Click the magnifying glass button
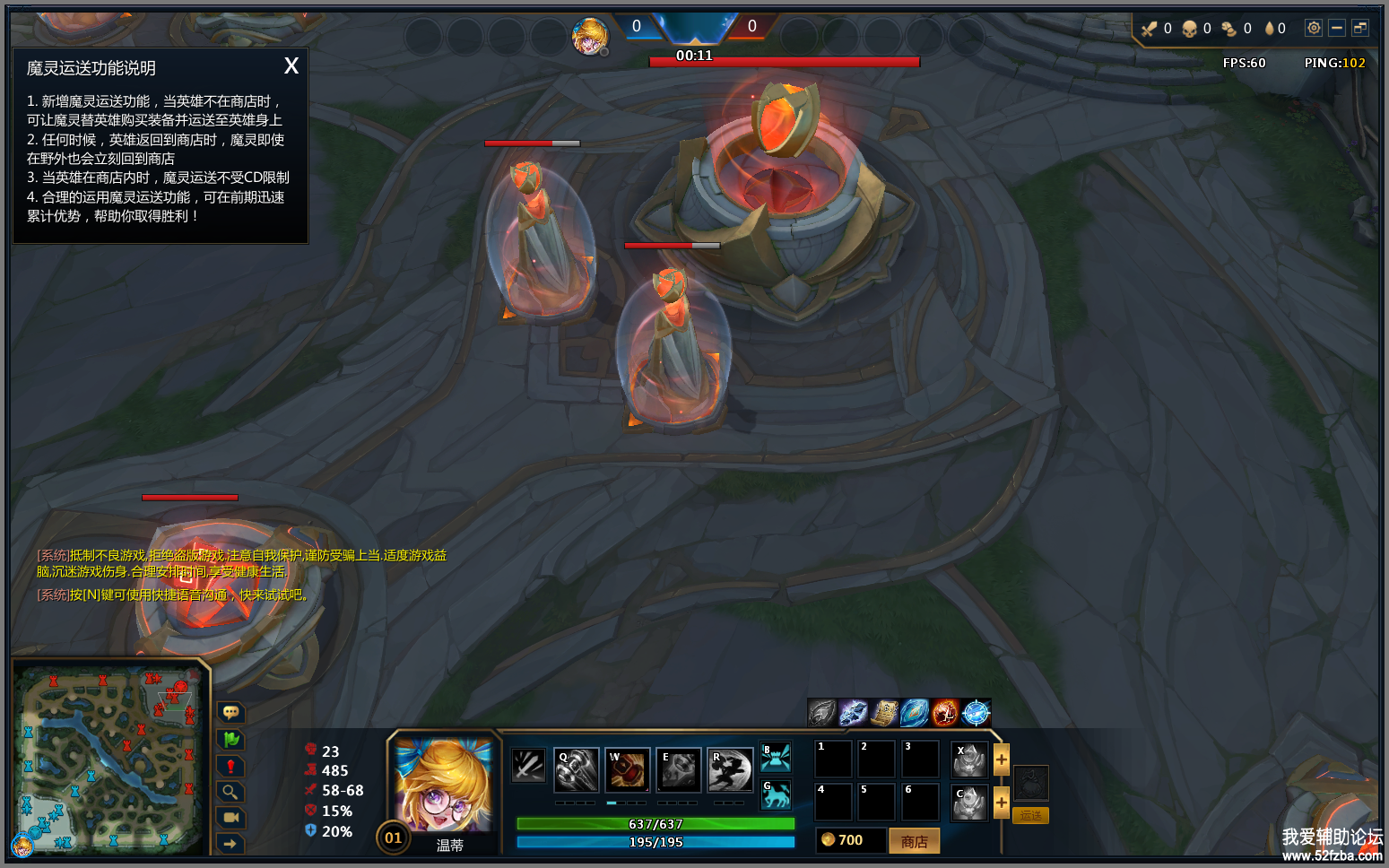This screenshot has height=868, width=1389. (x=230, y=792)
